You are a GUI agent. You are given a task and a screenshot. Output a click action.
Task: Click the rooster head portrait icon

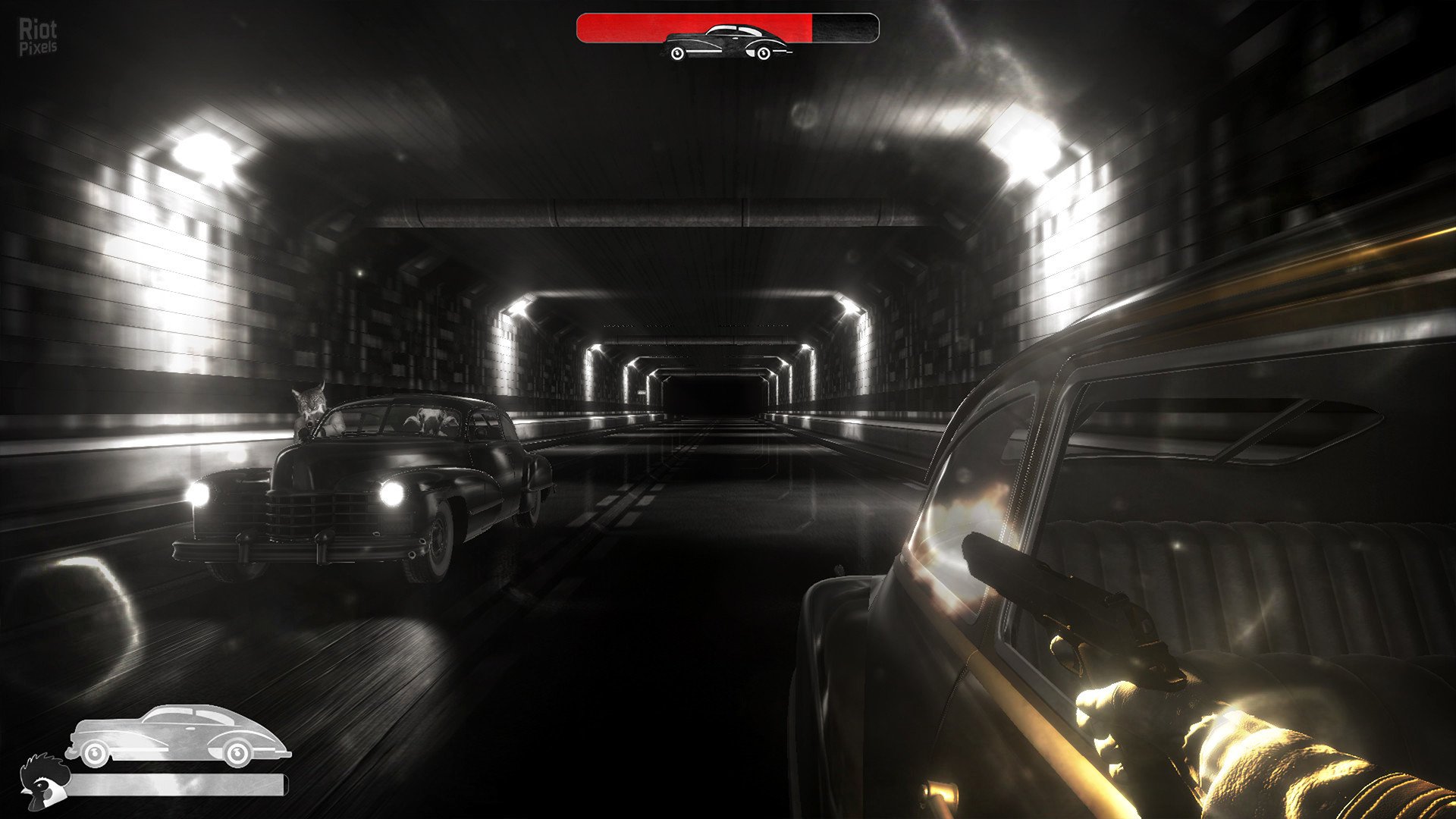43,782
